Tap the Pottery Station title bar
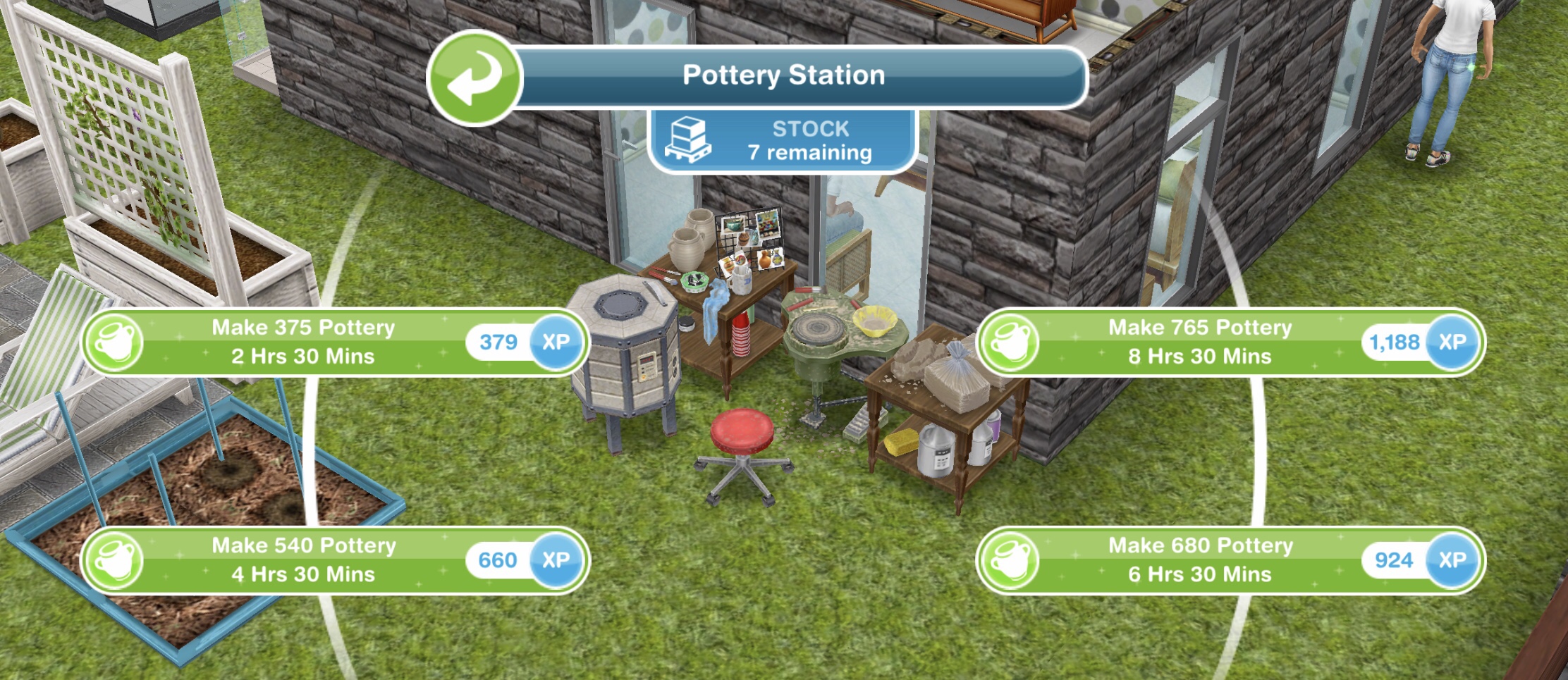This screenshot has width=1568, height=680. pos(783,74)
